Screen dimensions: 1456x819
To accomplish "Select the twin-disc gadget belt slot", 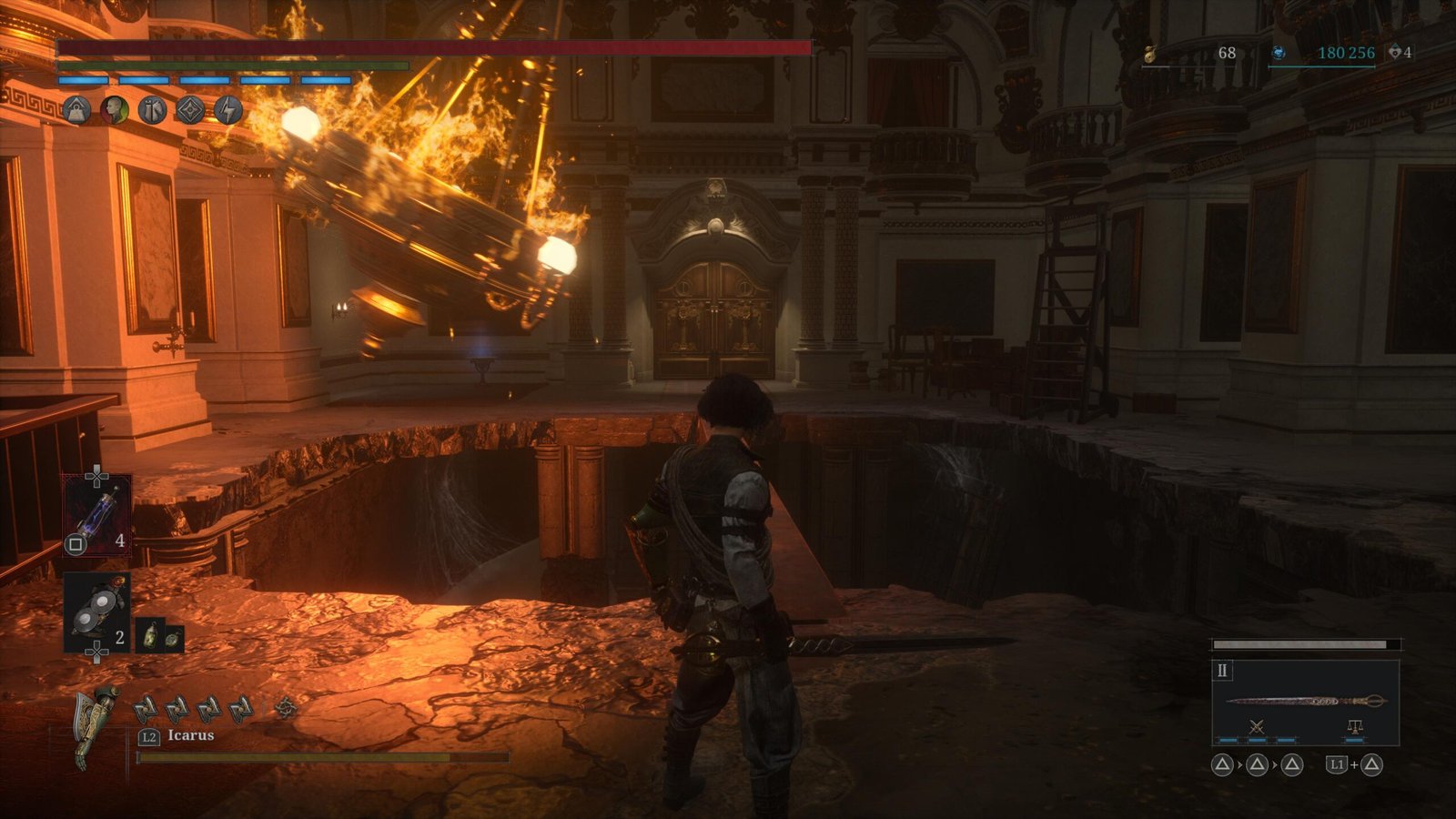I will click(x=97, y=612).
